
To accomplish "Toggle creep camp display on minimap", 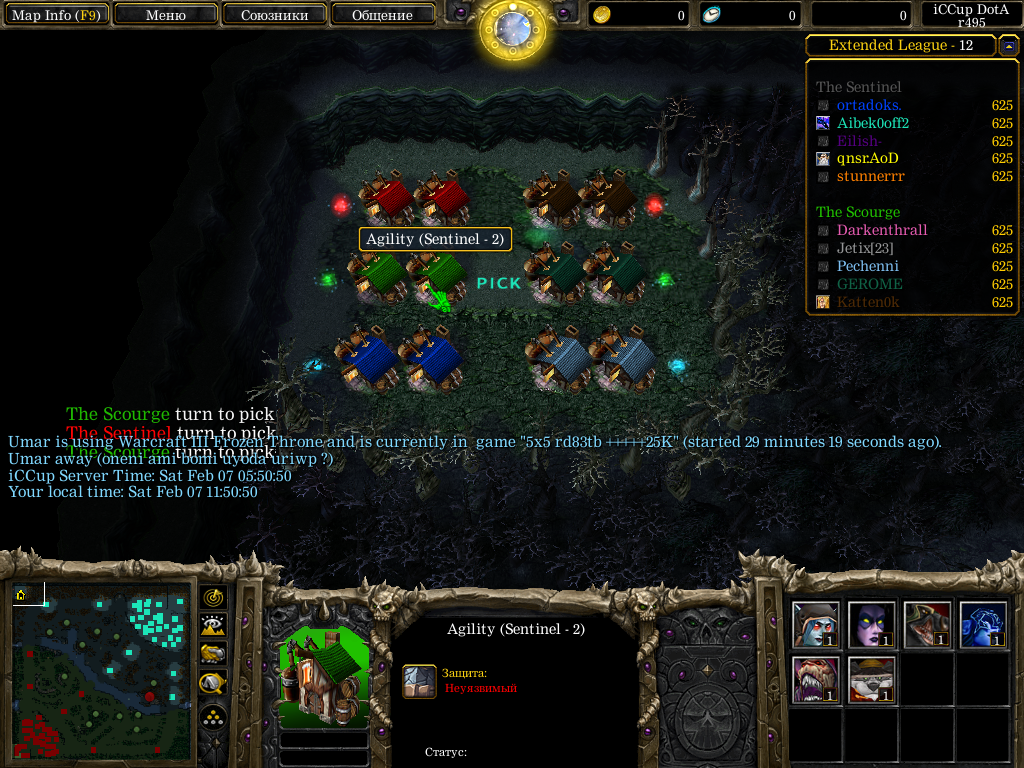I will click(213, 684).
